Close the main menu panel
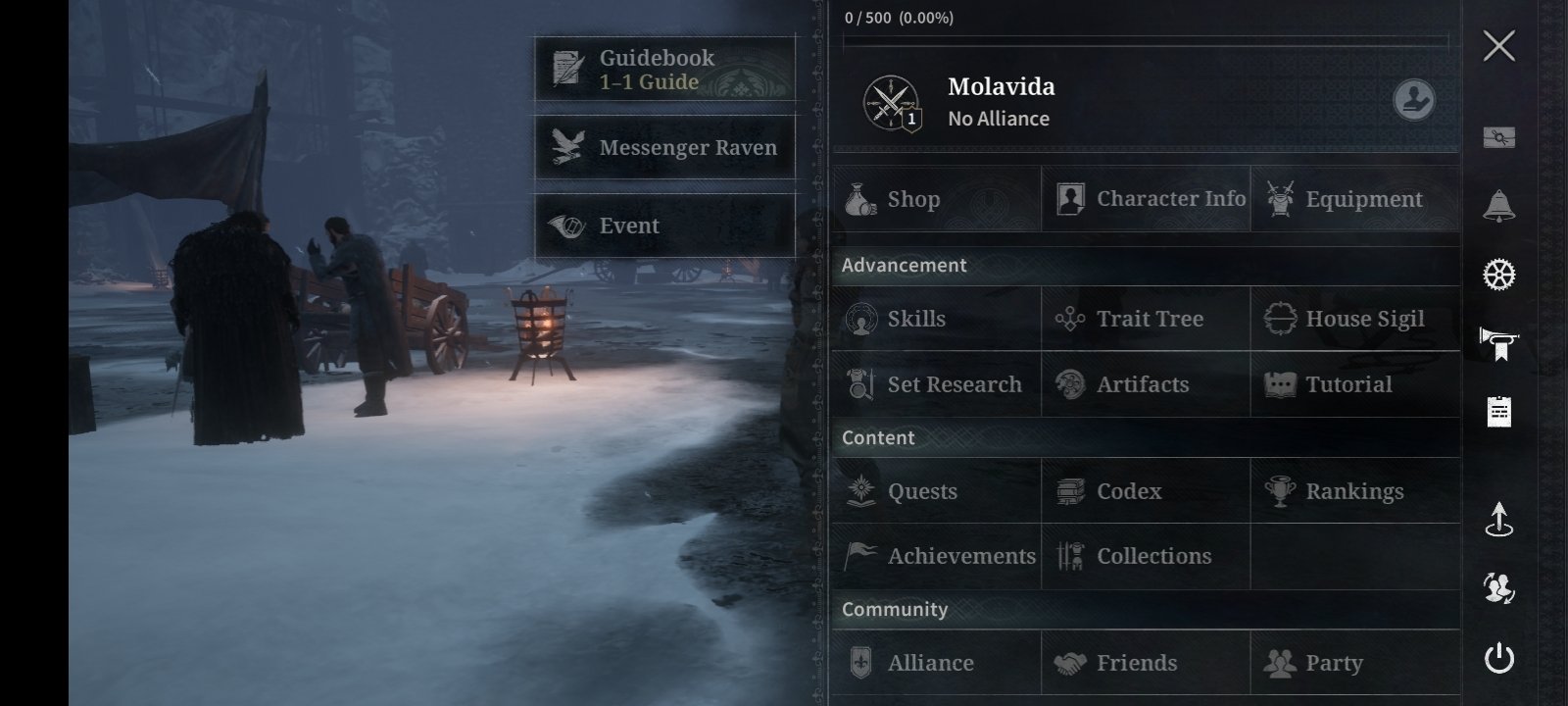The image size is (1568, 706). (1498, 46)
